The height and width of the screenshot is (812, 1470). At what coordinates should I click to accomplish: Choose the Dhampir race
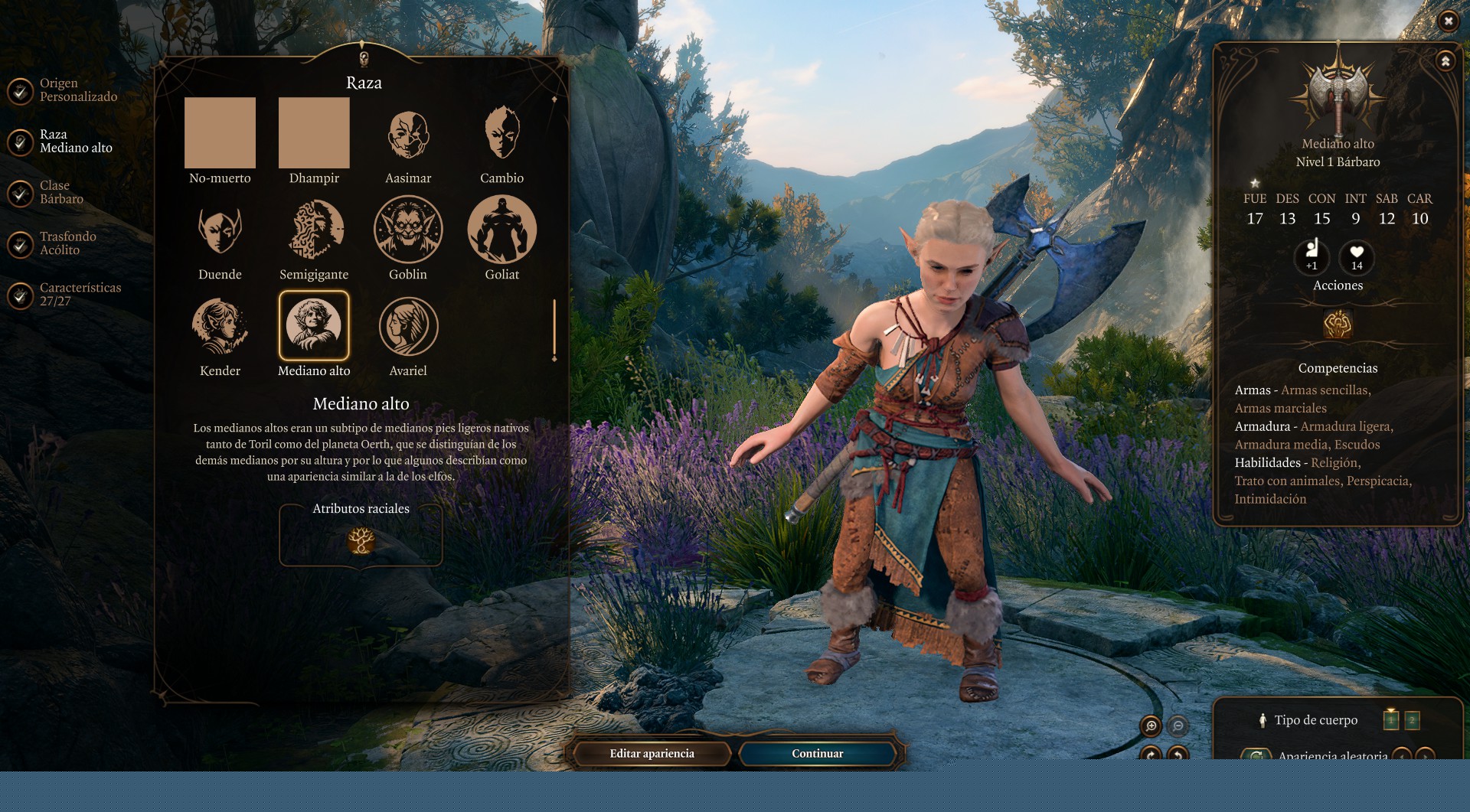(x=314, y=133)
